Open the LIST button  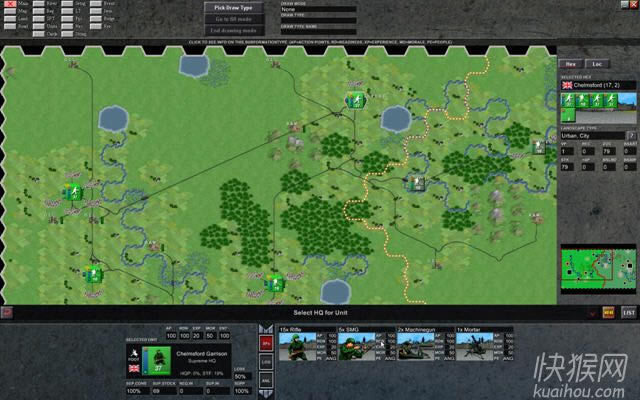tap(629, 313)
